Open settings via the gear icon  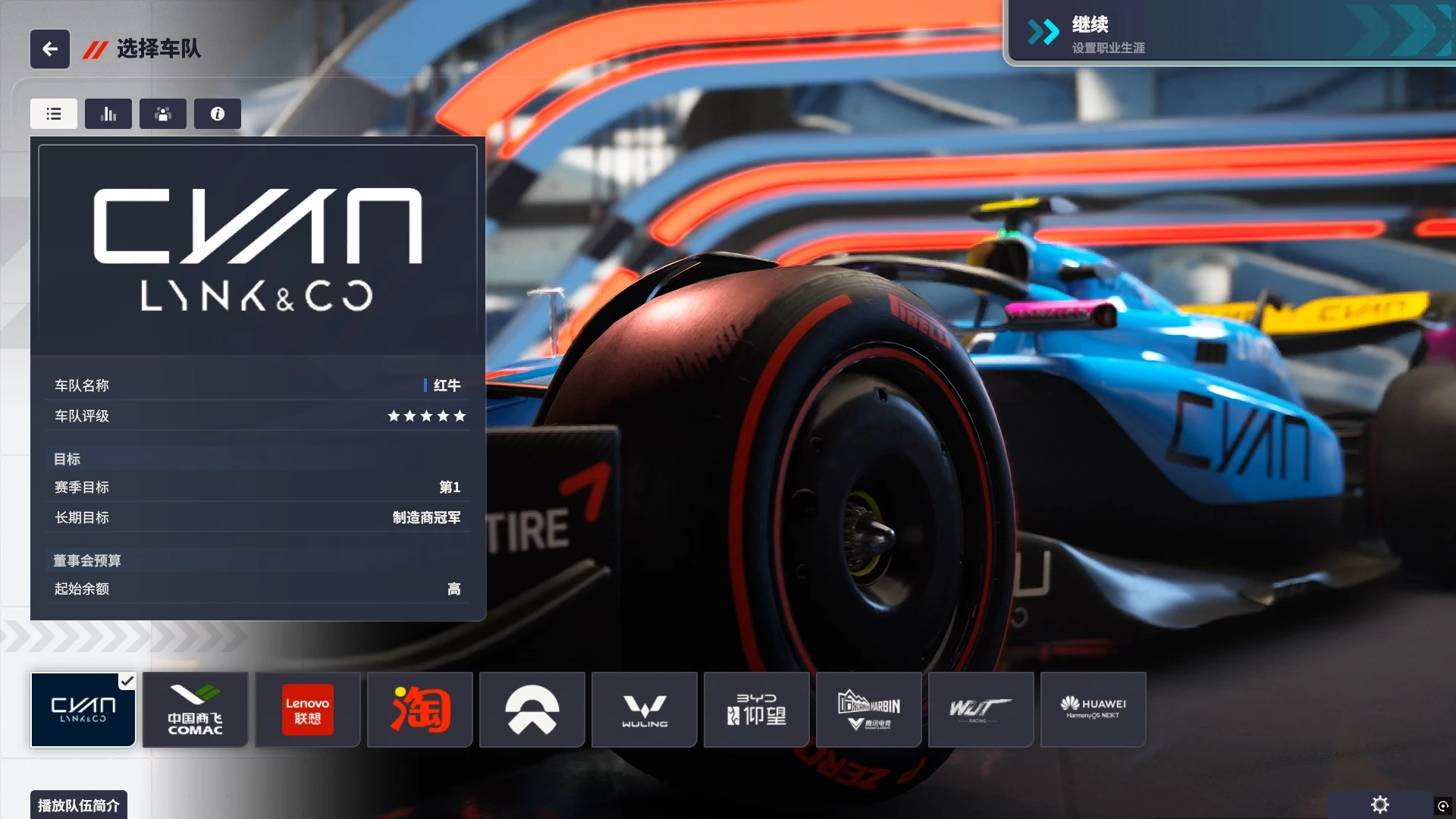(x=1380, y=805)
